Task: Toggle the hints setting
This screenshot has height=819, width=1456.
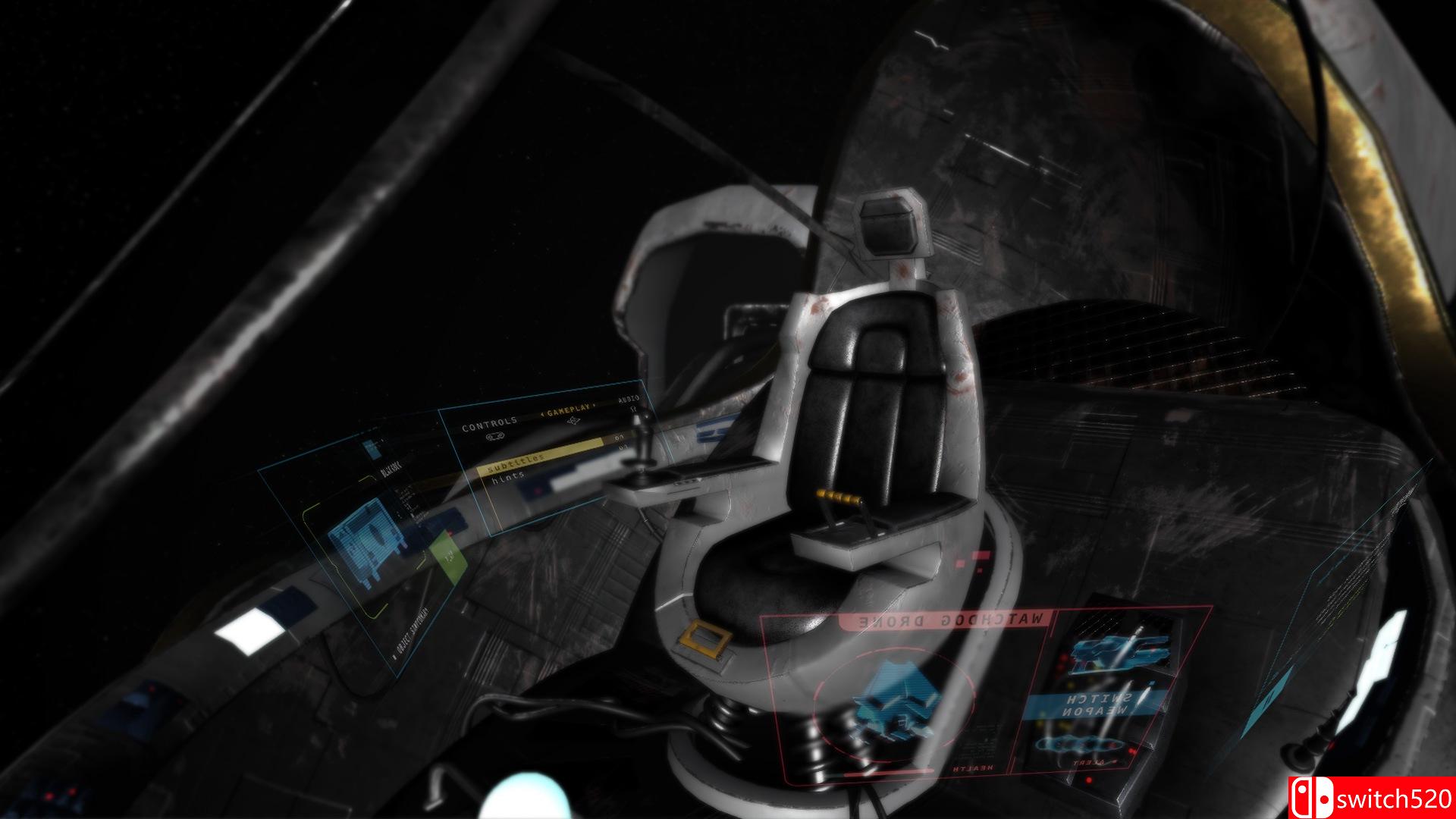Action: point(509,476)
